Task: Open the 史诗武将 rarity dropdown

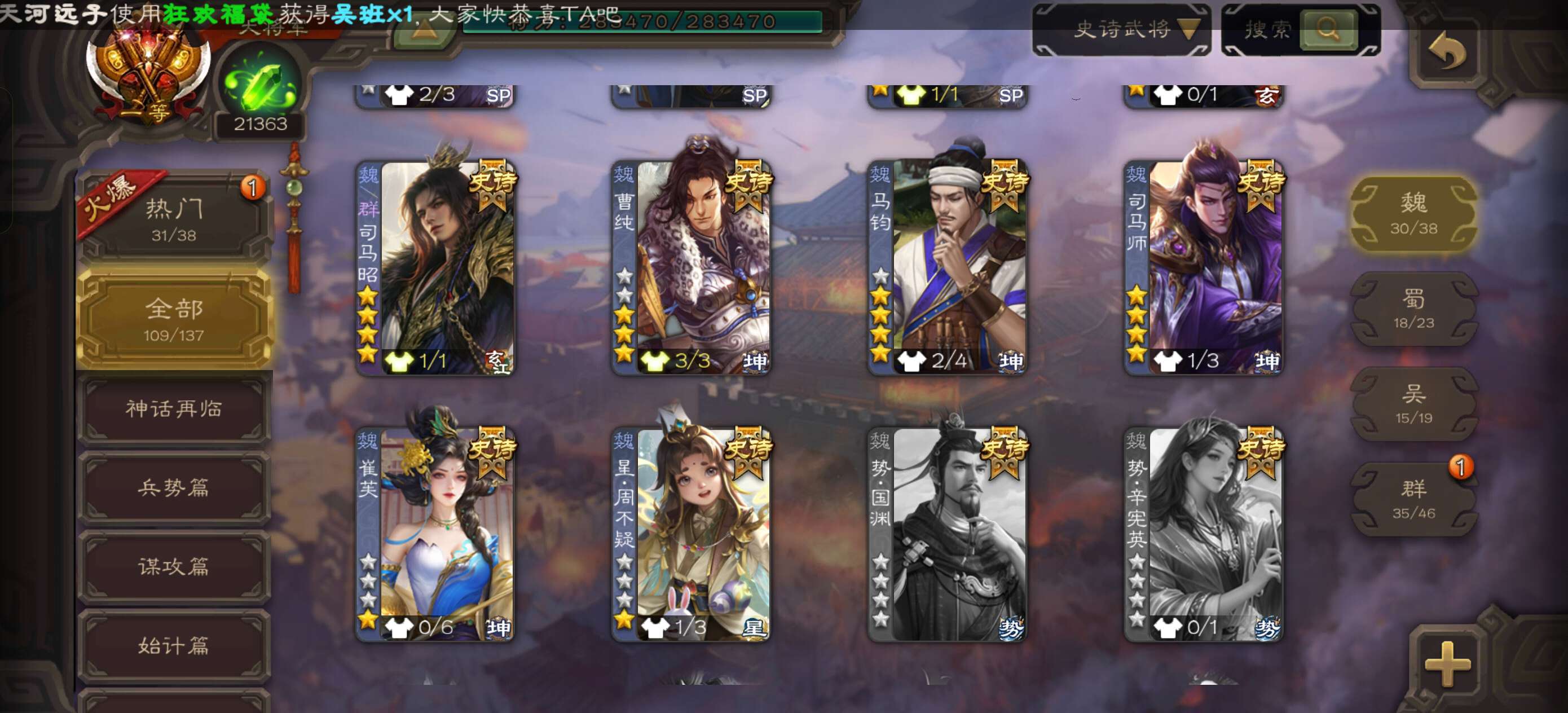Action: 1121,29
